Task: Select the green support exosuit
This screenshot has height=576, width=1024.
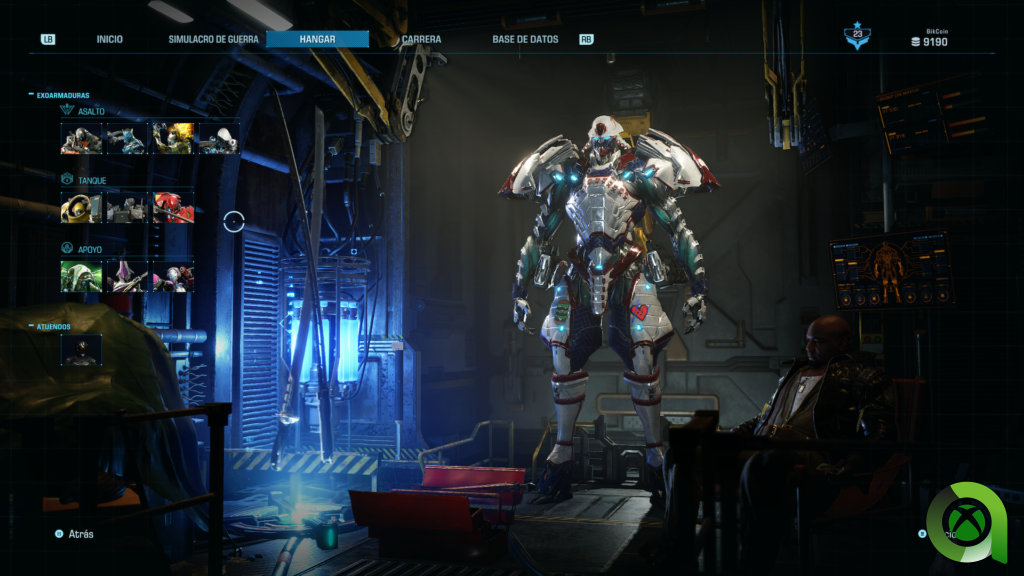Action: tap(80, 276)
